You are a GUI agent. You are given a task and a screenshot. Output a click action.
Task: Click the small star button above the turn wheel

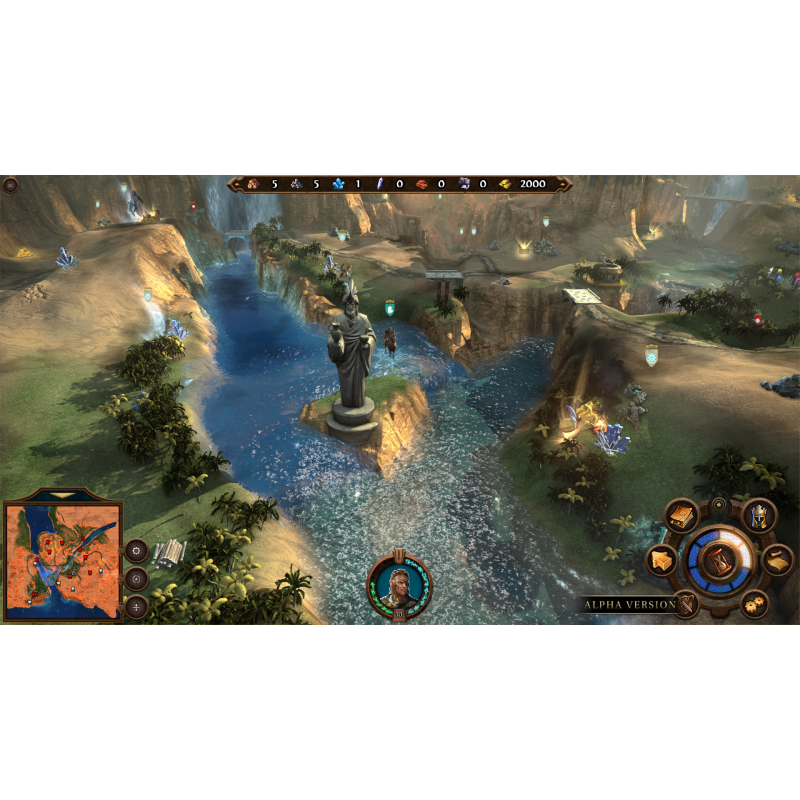coord(719,506)
